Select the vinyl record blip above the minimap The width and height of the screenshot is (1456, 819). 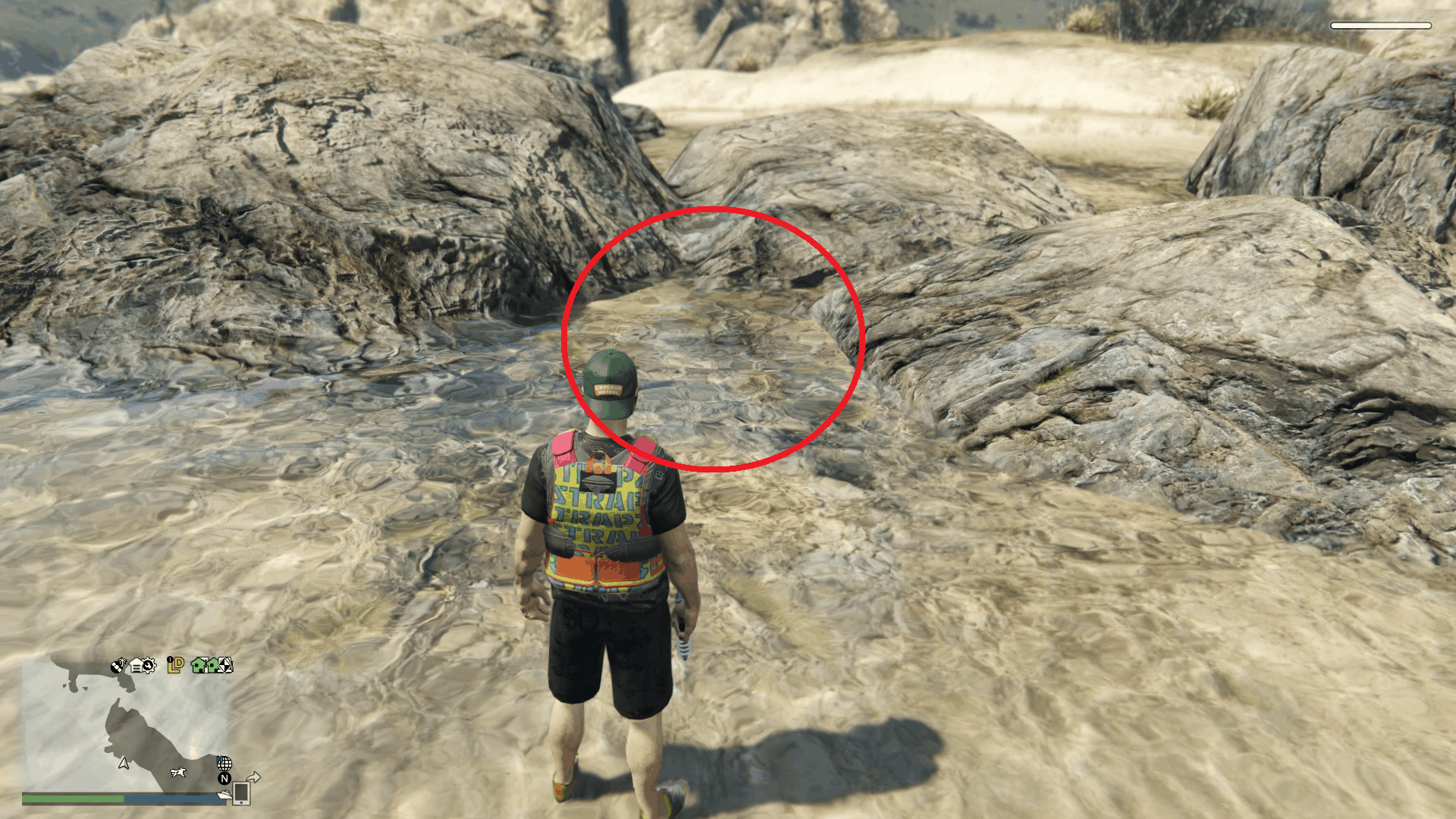[x=116, y=665]
